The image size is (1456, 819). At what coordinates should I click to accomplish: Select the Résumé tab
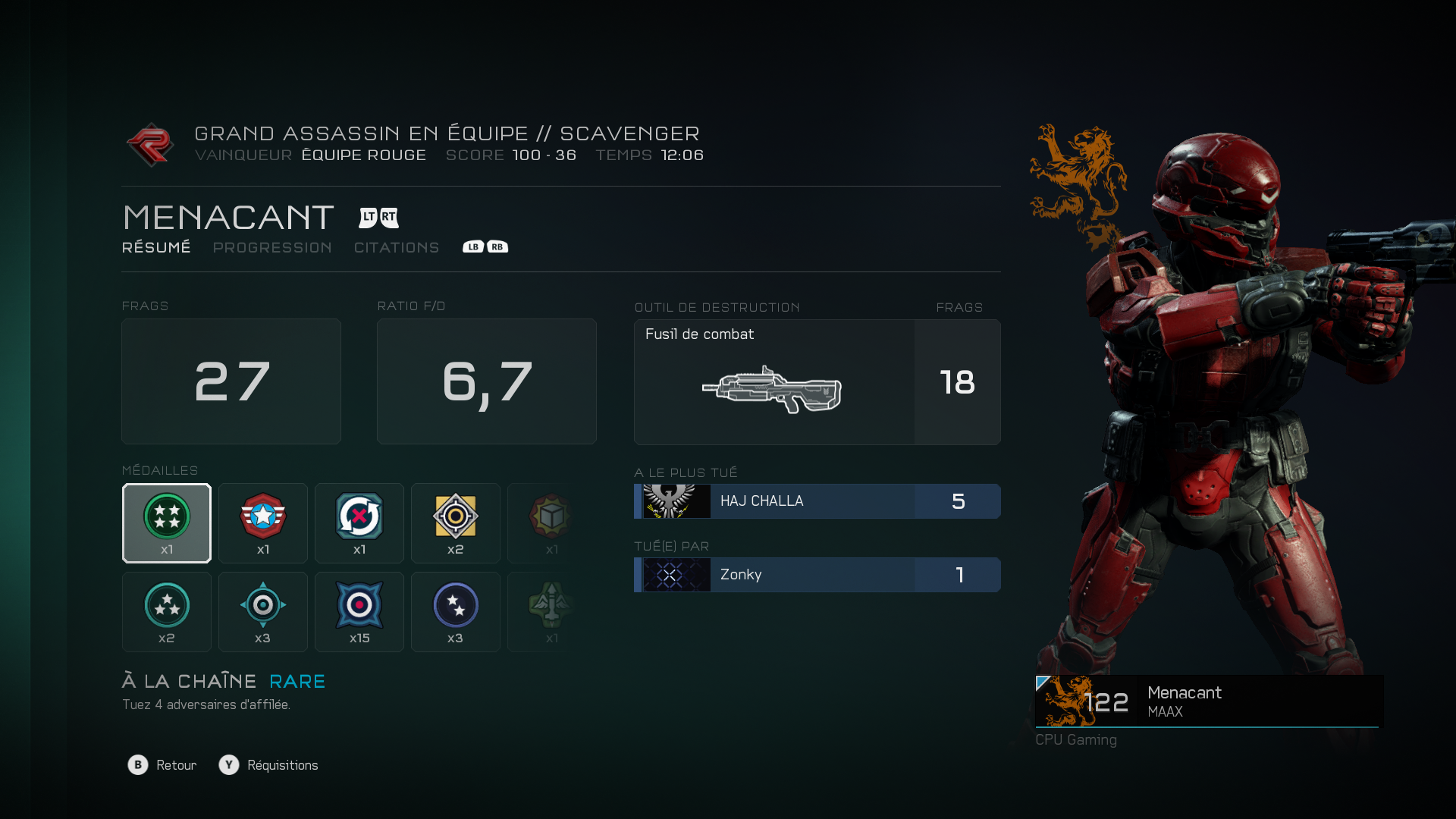156,248
